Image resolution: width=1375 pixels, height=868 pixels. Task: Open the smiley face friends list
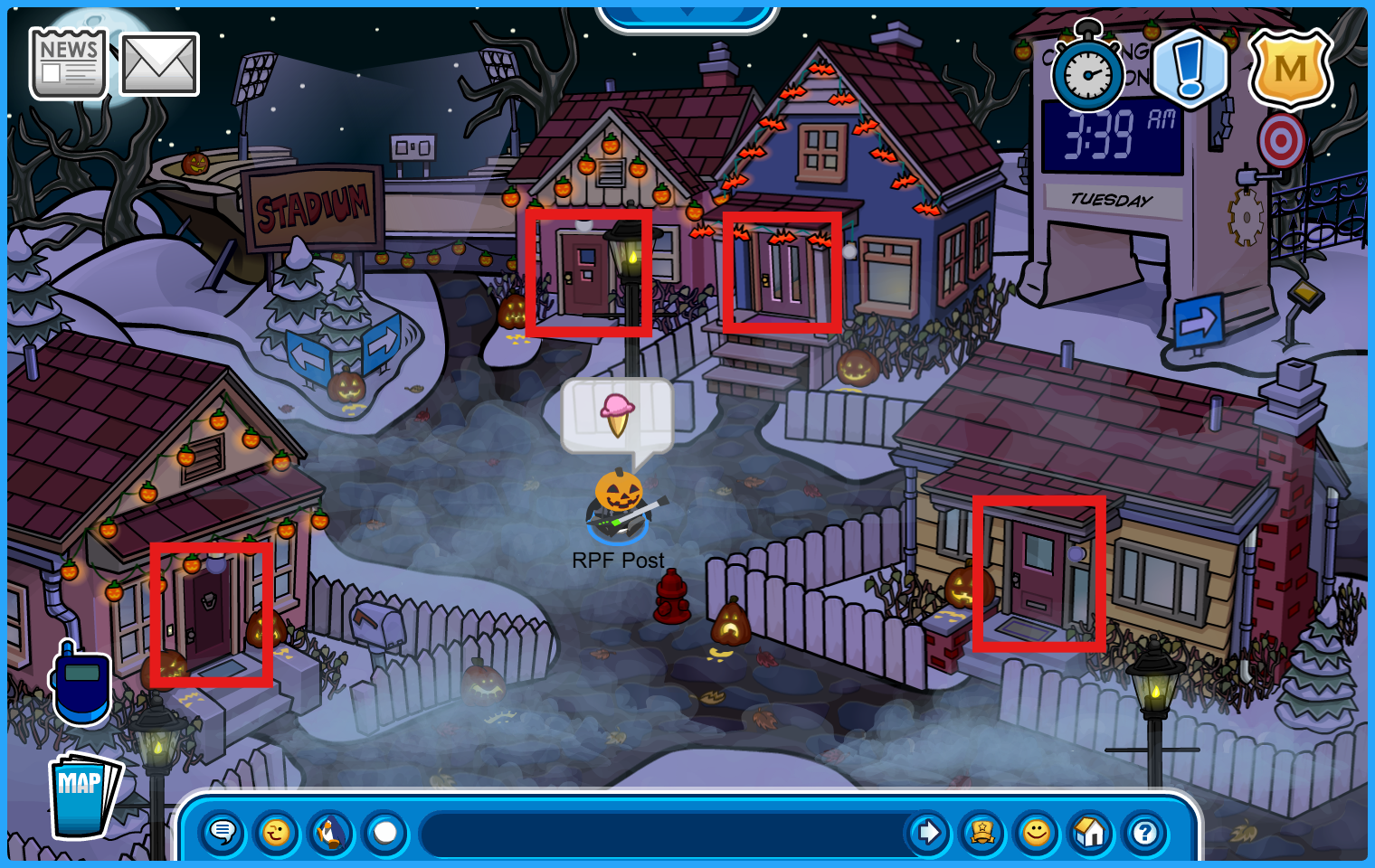point(1037,832)
